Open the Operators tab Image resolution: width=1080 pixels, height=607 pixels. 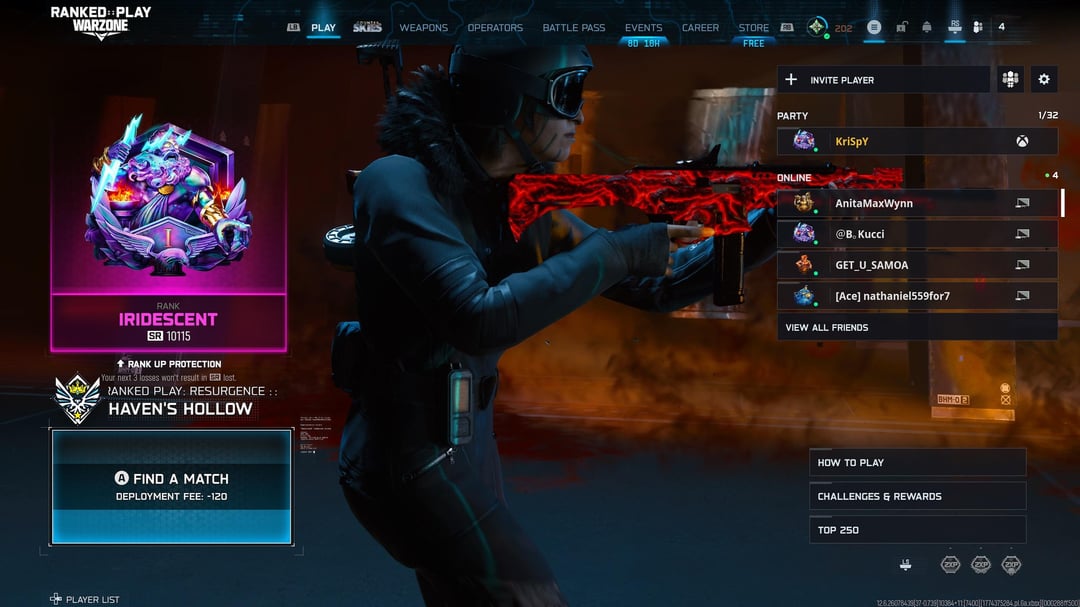[495, 28]
